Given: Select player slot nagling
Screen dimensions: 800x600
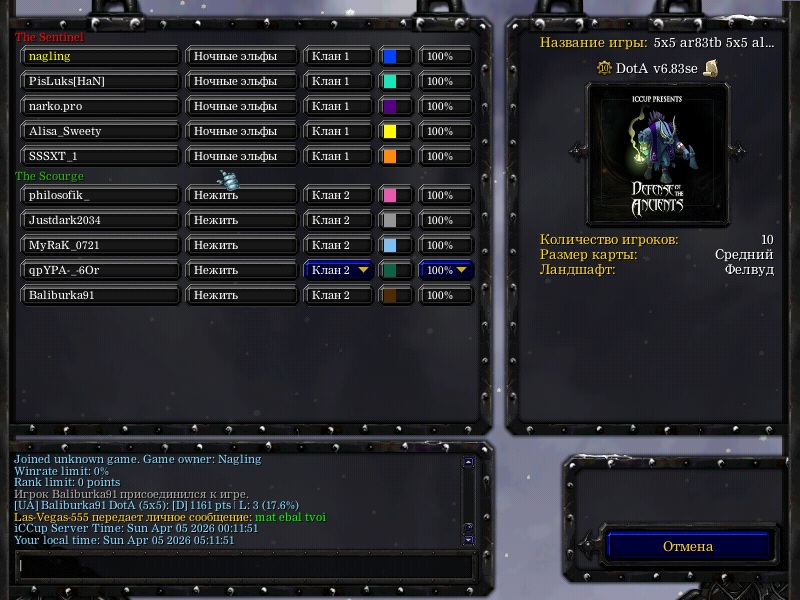Looking at the screenshot, I should click(x=100, y=57).
